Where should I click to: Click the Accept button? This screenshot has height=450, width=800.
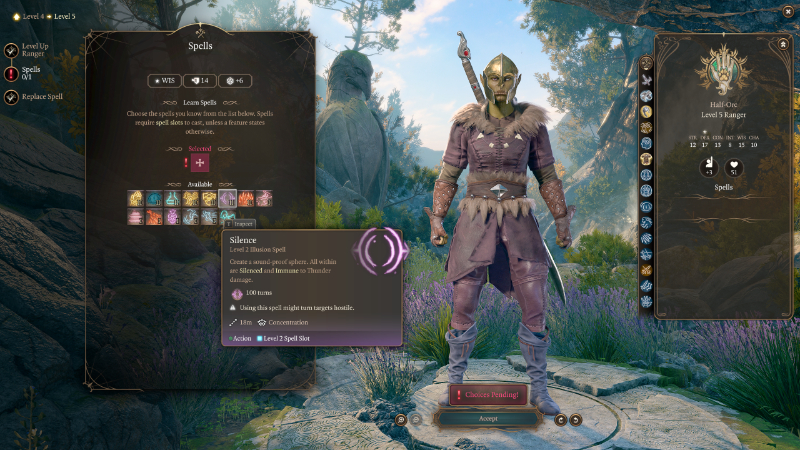pyautogui.click(x=488, y=418)
